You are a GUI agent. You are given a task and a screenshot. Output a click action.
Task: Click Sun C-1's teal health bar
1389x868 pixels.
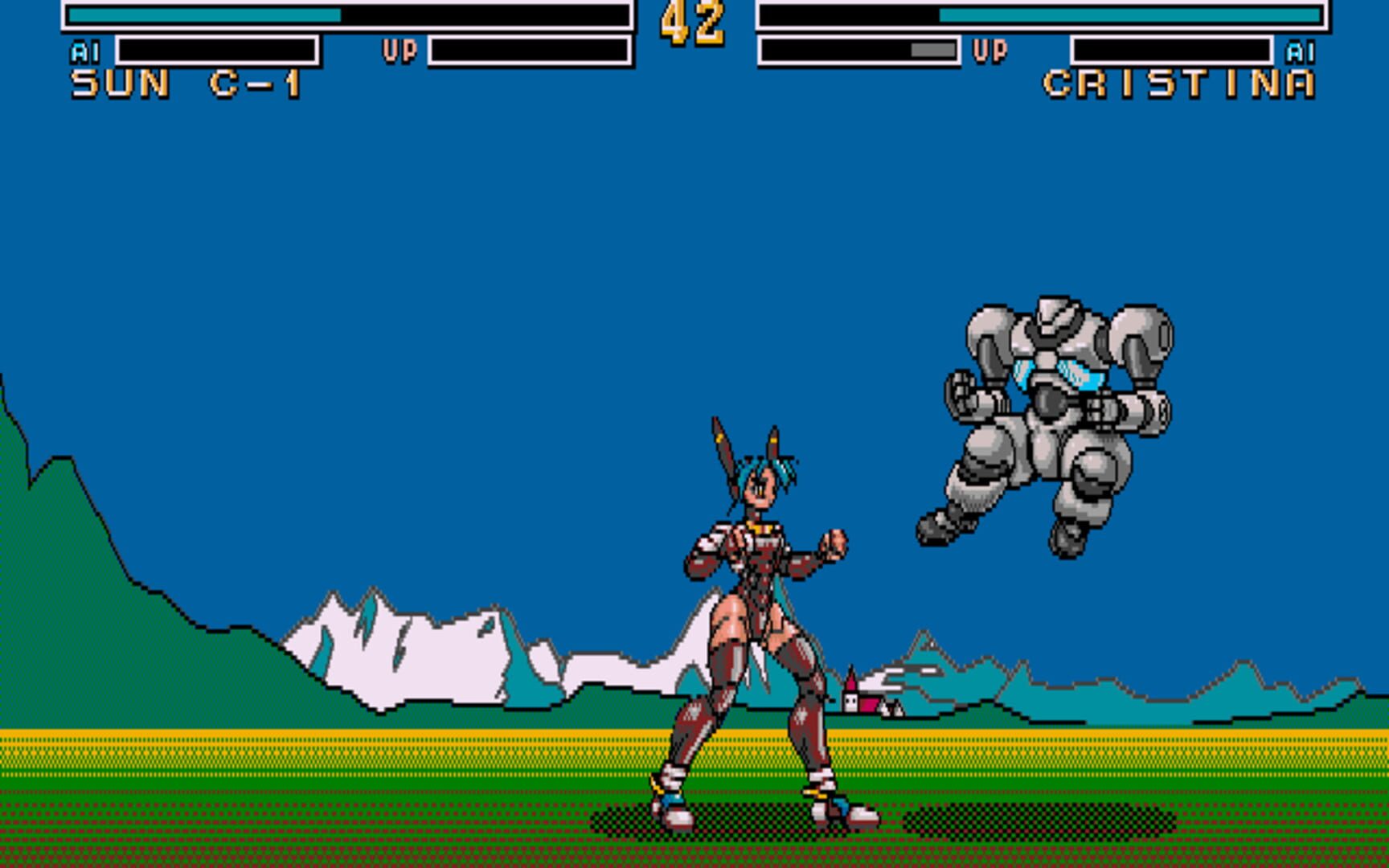click(201, 14)
